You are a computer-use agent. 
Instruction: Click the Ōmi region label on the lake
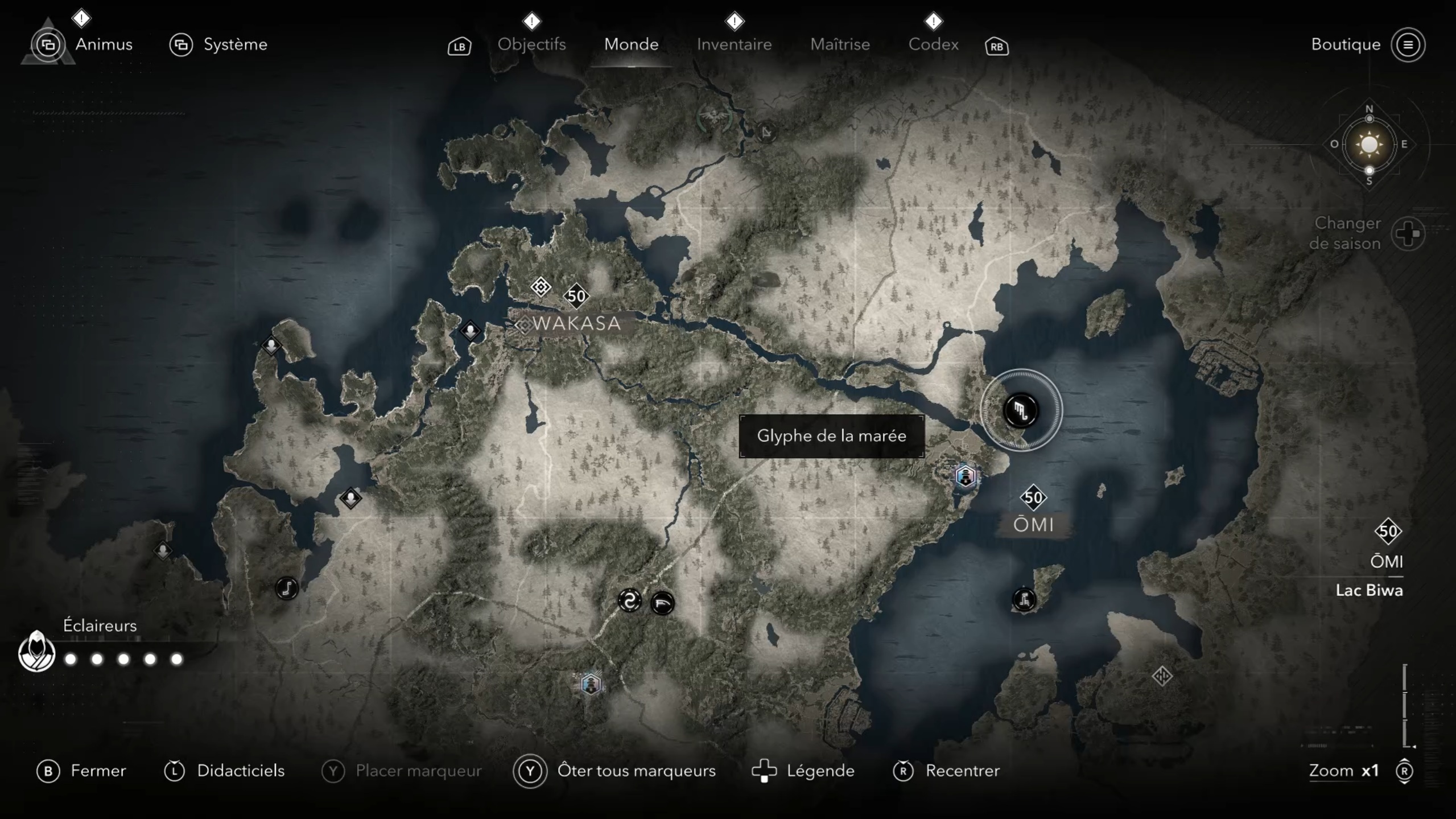click(x=1033, y=524)
